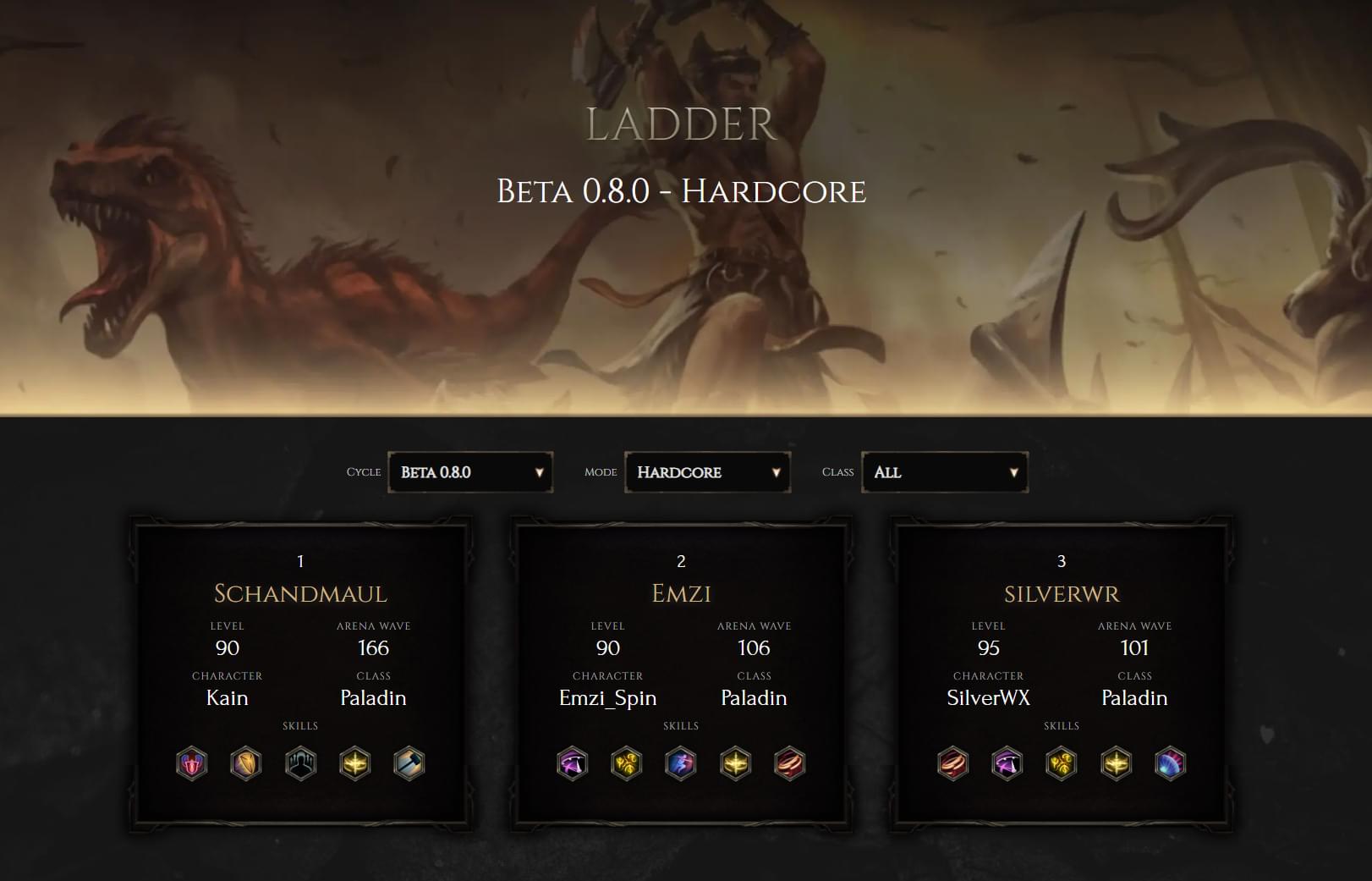Click Emzi's arena wave value 106
Image resolution: width=1372 pixels, height=881 pixels.
755,648
